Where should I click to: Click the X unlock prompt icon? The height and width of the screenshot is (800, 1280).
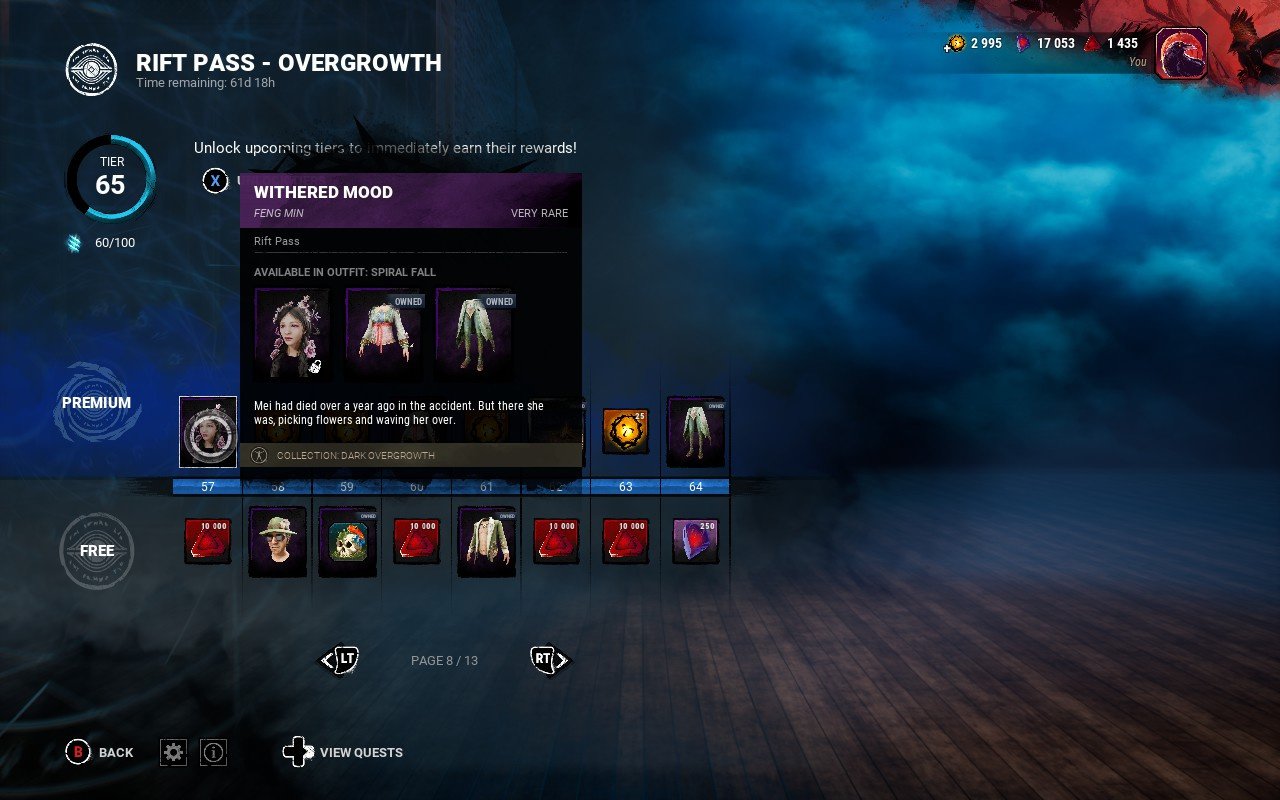click(216, 181)
